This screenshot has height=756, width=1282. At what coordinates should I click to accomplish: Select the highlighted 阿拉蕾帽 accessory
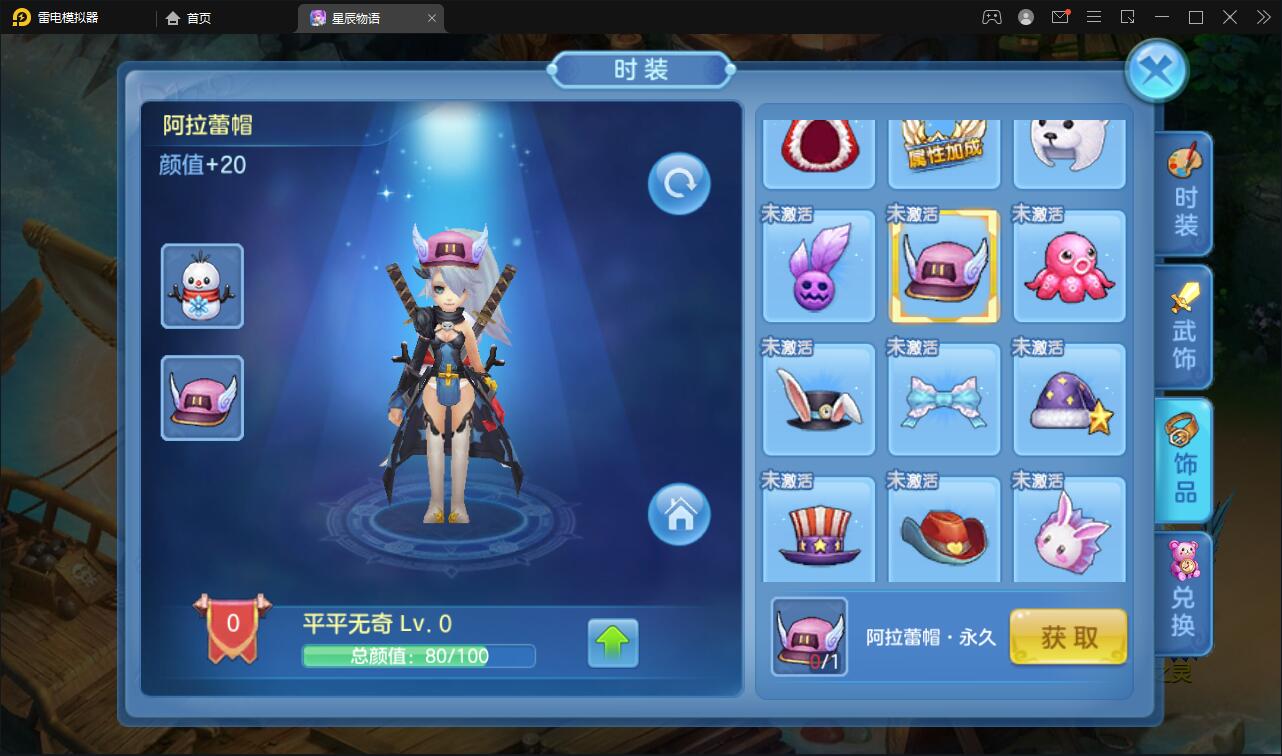pyautogui.click(x=943, y=266)
